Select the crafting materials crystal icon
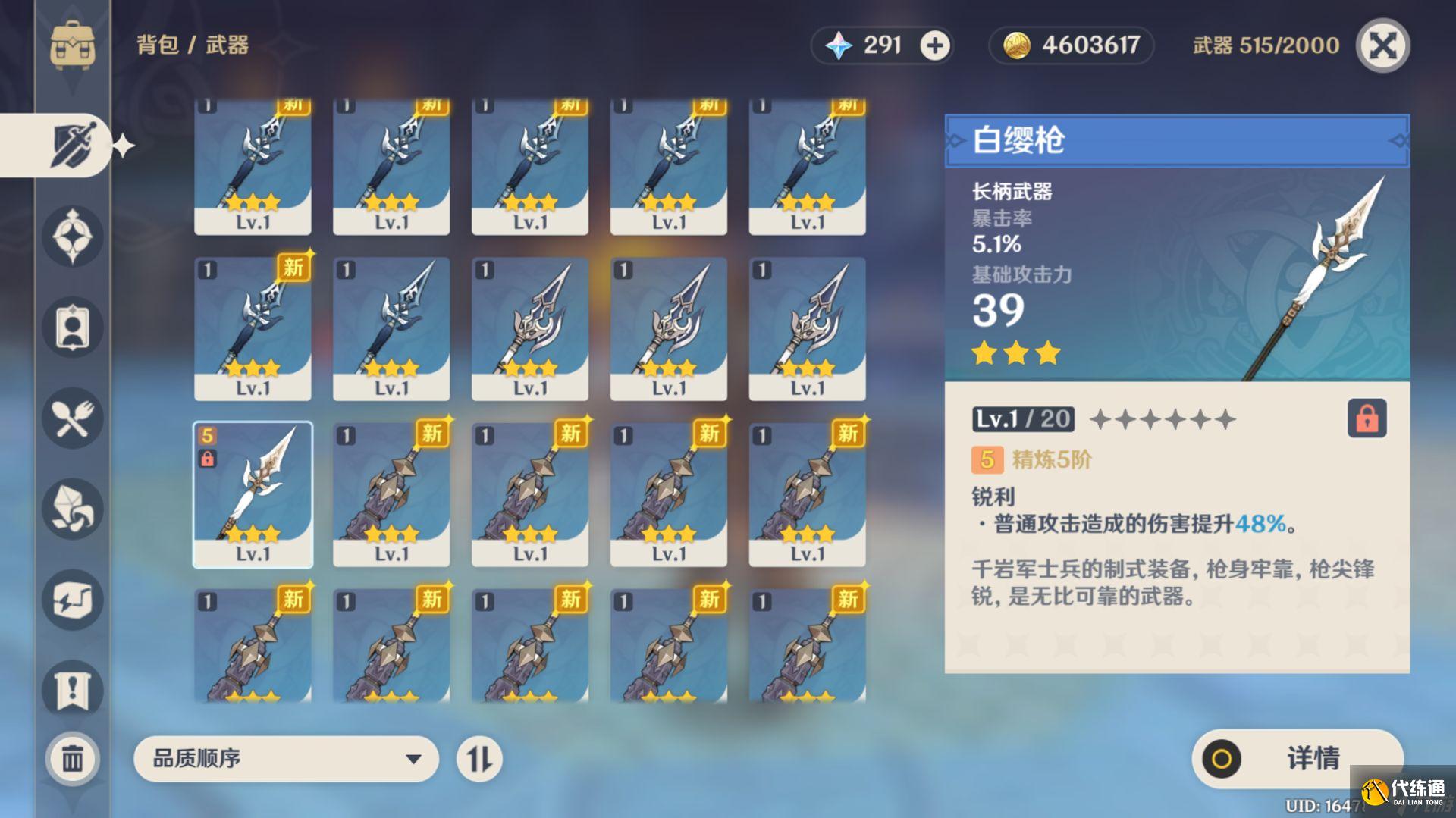This screenshot has height=818, width=1456. point(71,509)
